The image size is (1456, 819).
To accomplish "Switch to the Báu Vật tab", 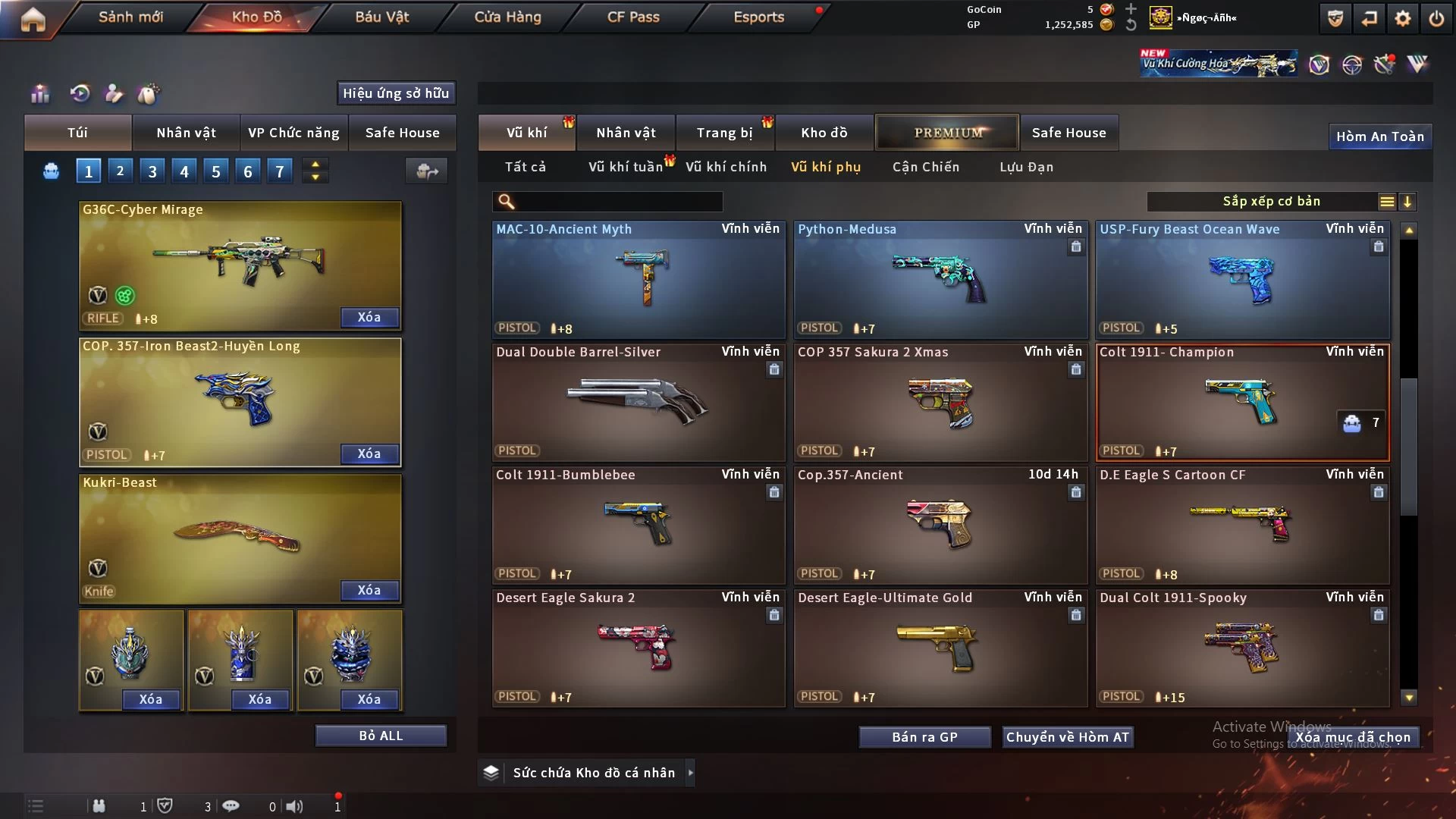I will tap(381, 17).
